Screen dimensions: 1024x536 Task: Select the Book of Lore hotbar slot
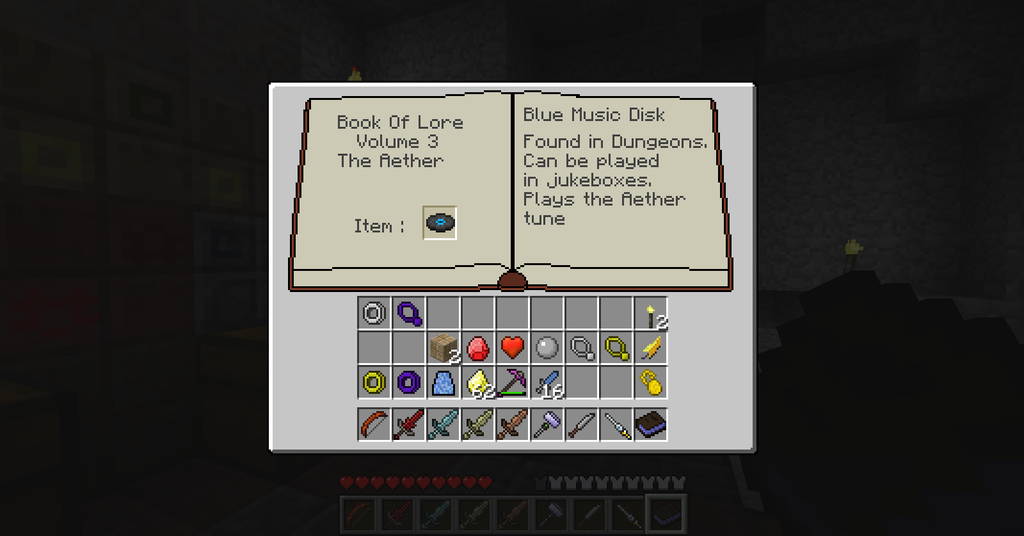coord(652,425)
